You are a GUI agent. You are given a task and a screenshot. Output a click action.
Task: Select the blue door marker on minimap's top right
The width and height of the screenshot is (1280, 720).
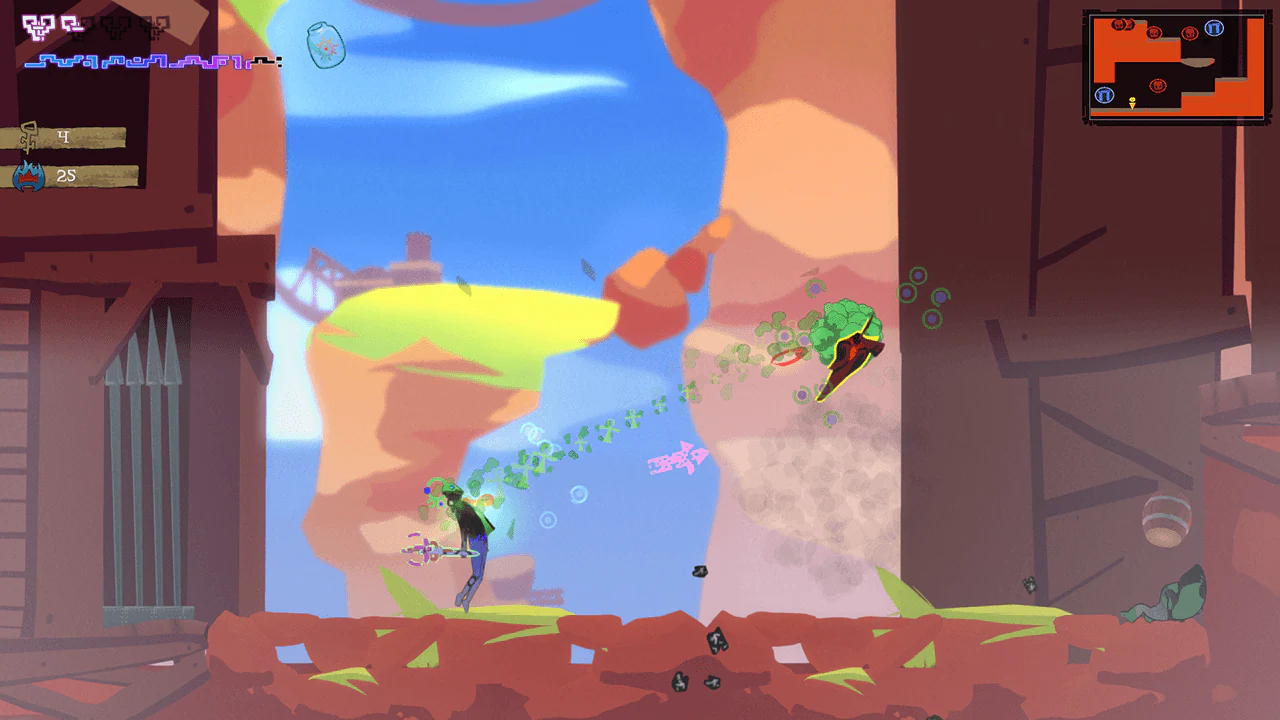pyautogui.click(x=1215, y=26)
